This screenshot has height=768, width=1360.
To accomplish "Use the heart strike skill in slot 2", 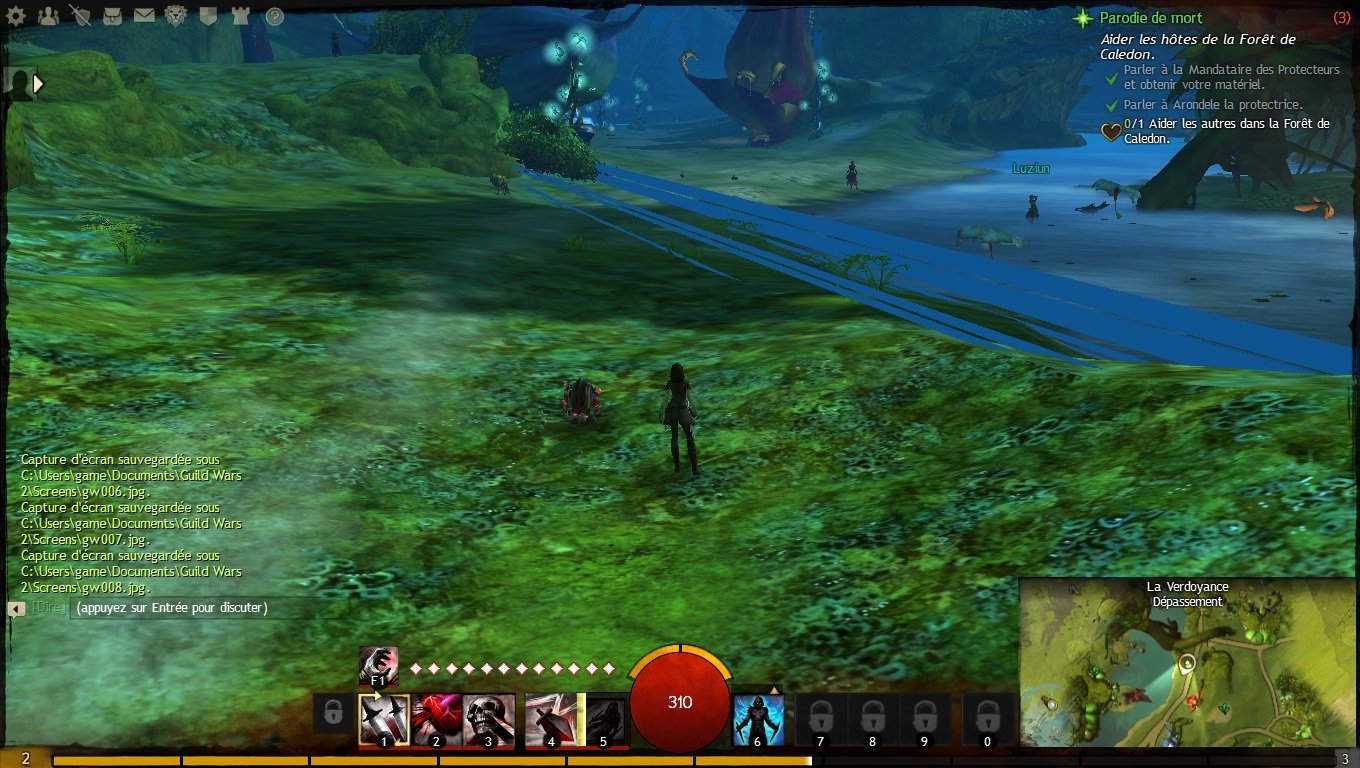I will [436, 720].
